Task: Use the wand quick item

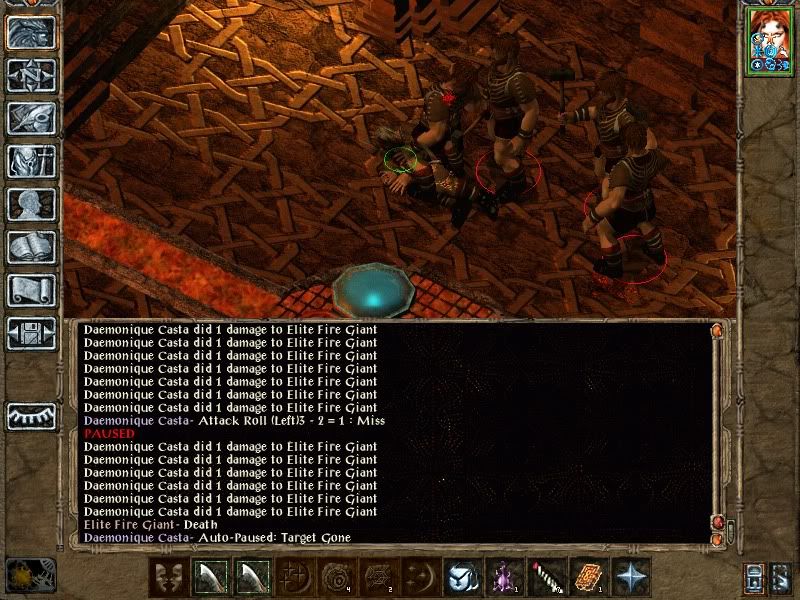Action: (545, 577)
